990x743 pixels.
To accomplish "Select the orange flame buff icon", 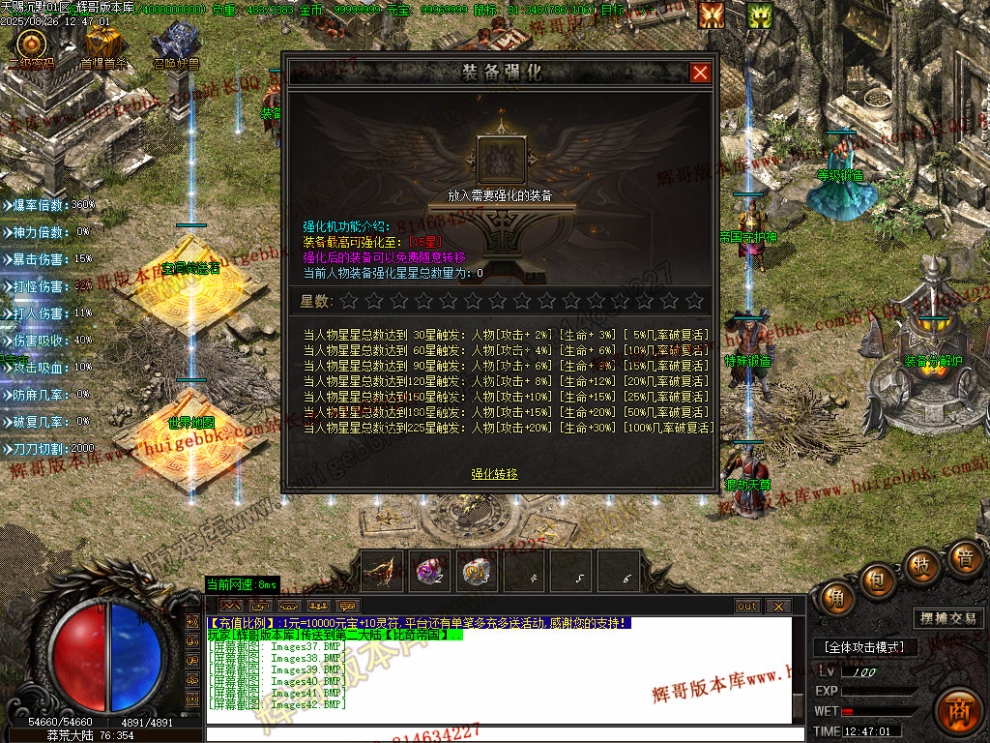I will pyautogui.click(x=712, y=15).
